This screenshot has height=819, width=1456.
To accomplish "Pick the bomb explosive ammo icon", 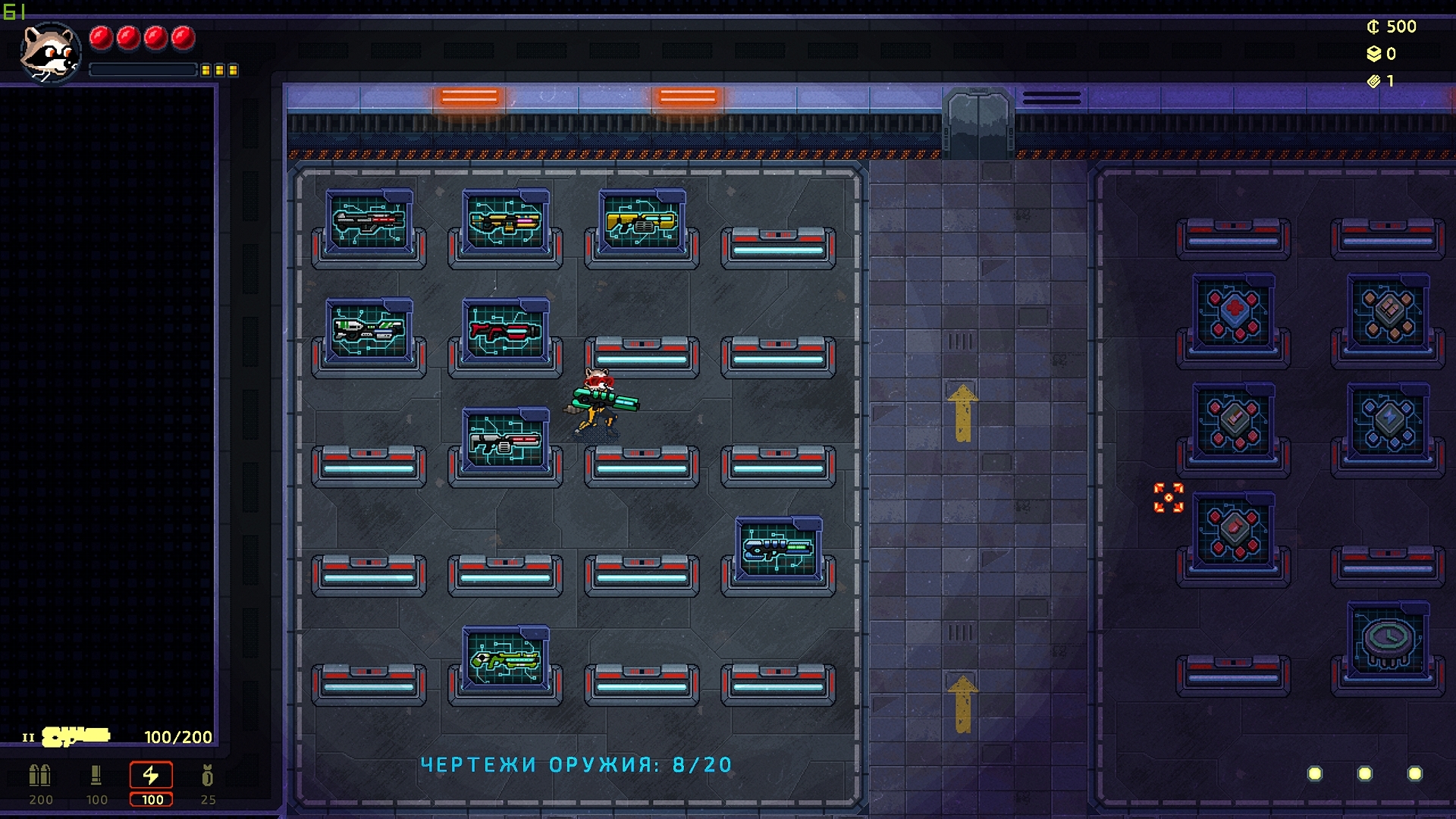I will [207, 776].
